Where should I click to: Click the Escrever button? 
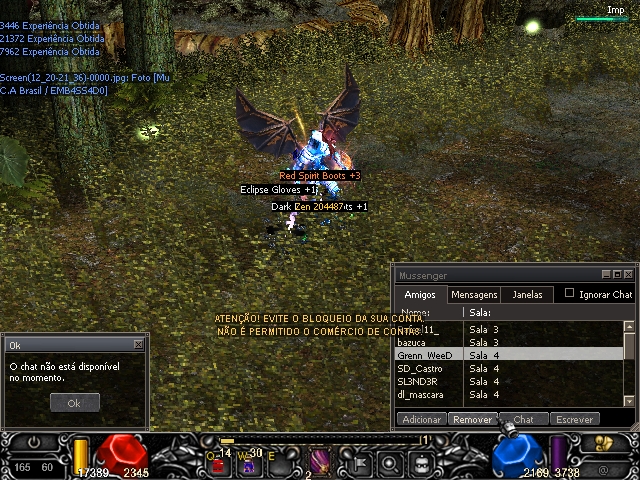[575, 420]
